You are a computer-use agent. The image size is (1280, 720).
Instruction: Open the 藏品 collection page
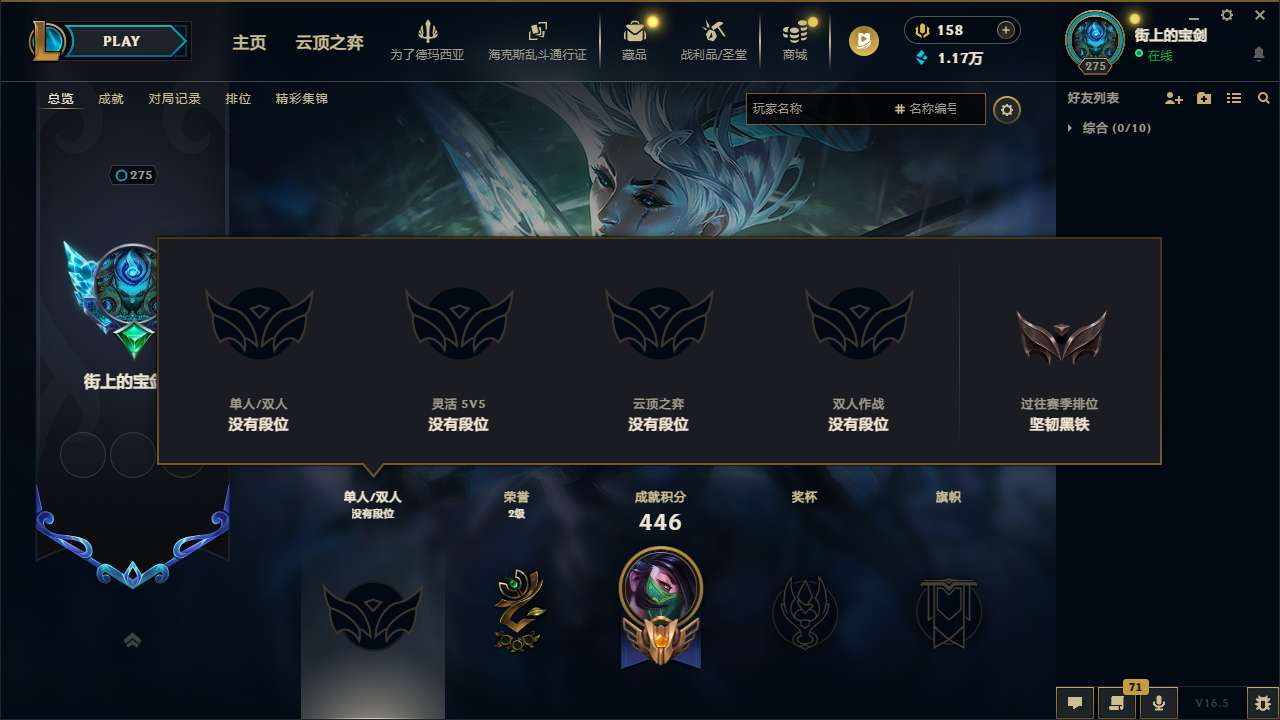pos(635,42)
